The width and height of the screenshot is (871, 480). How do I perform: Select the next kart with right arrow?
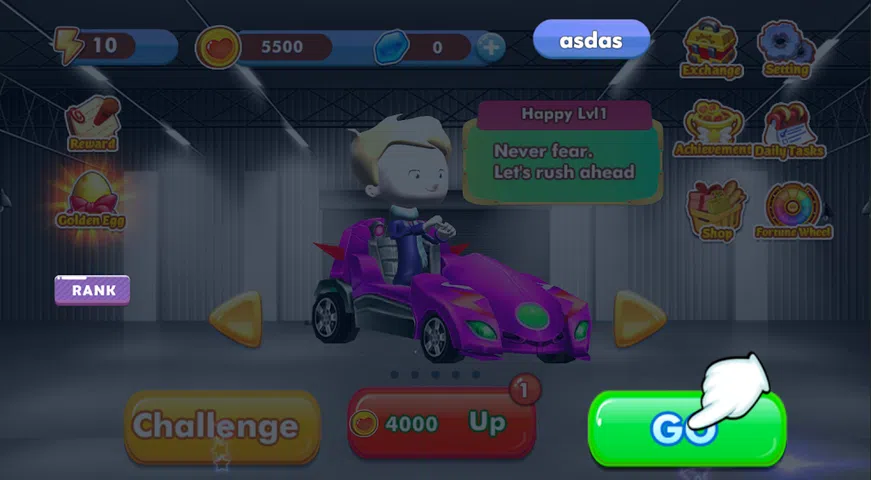click(x=638, y=319)
